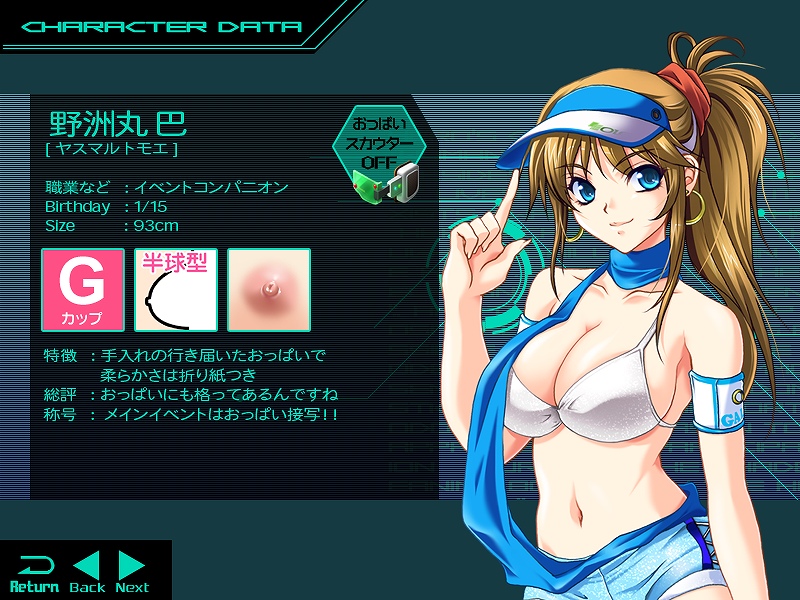This screenshot has width=800, height=600.
Task: Click the Return button
Action: click(33, 571)
